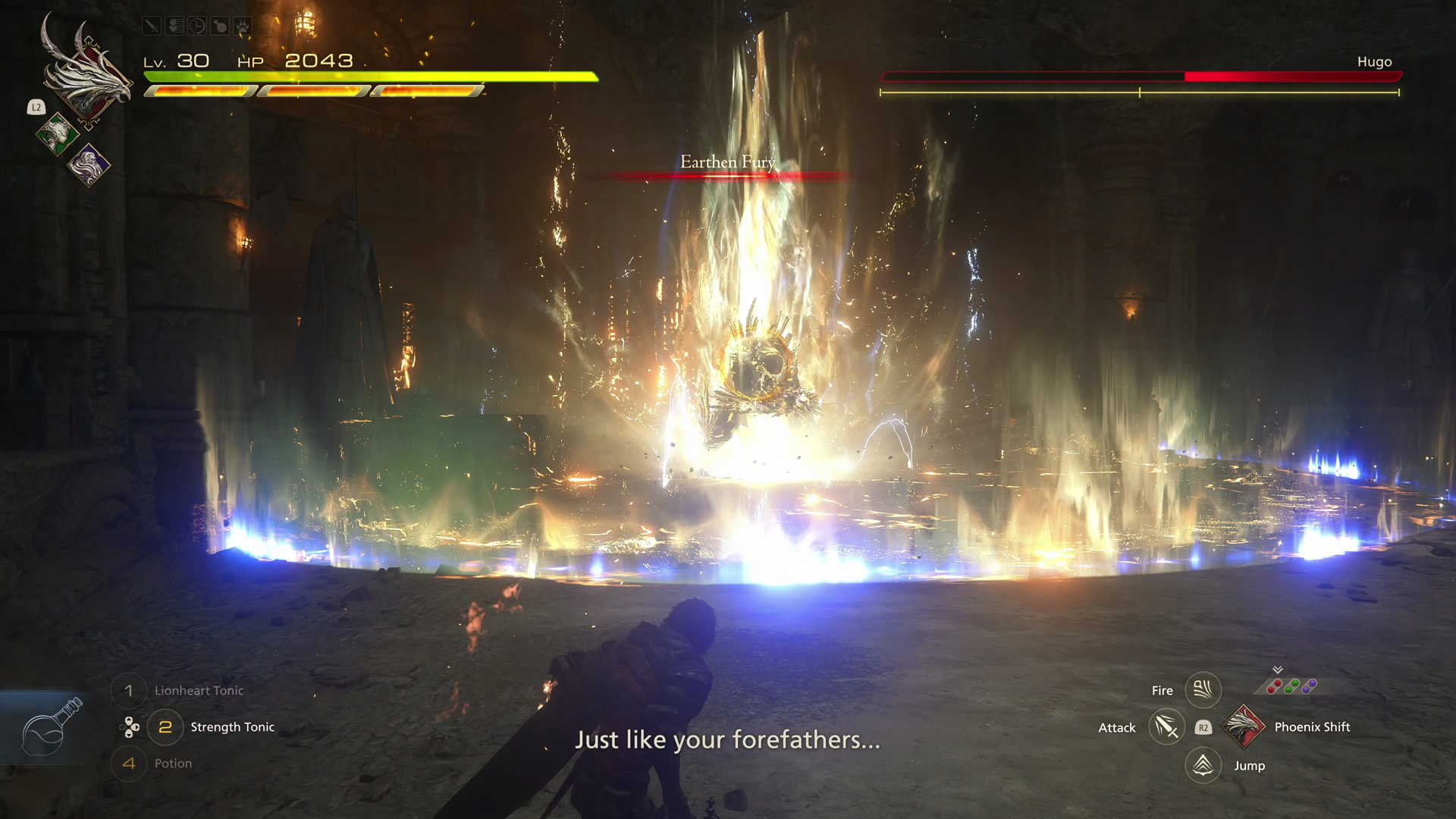Select the Jump action icon

(x=1203, y=765)
